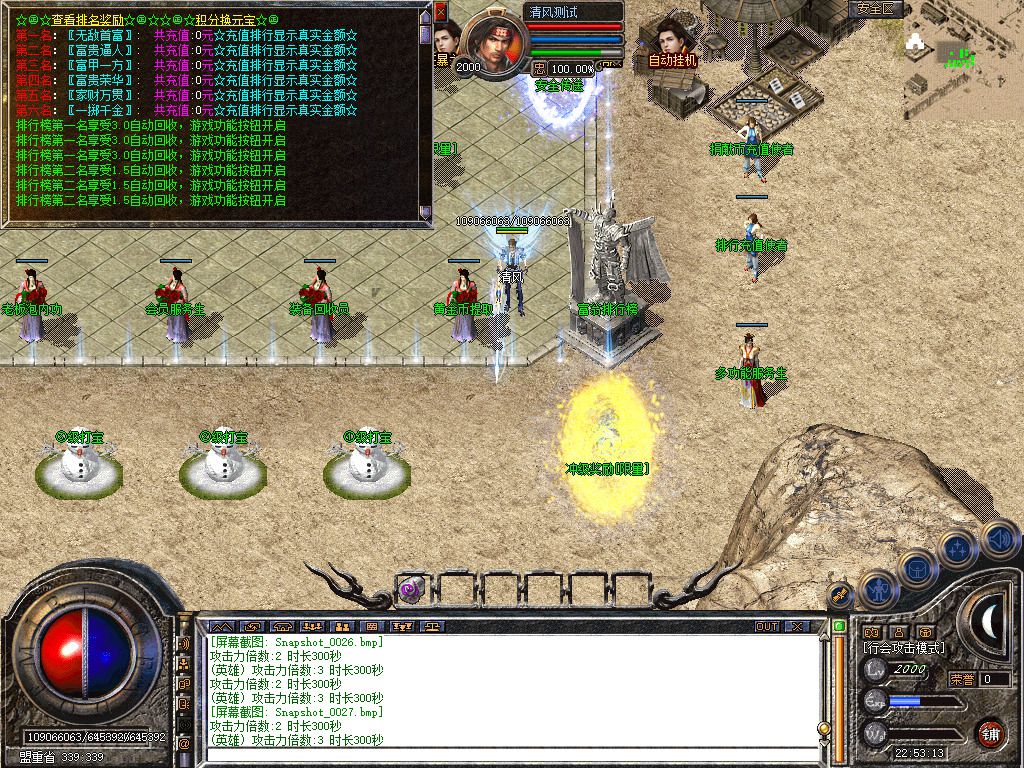Select the purple item in the quick belt
Viewport: 1024px width, 768px height.
coord(412,589)
